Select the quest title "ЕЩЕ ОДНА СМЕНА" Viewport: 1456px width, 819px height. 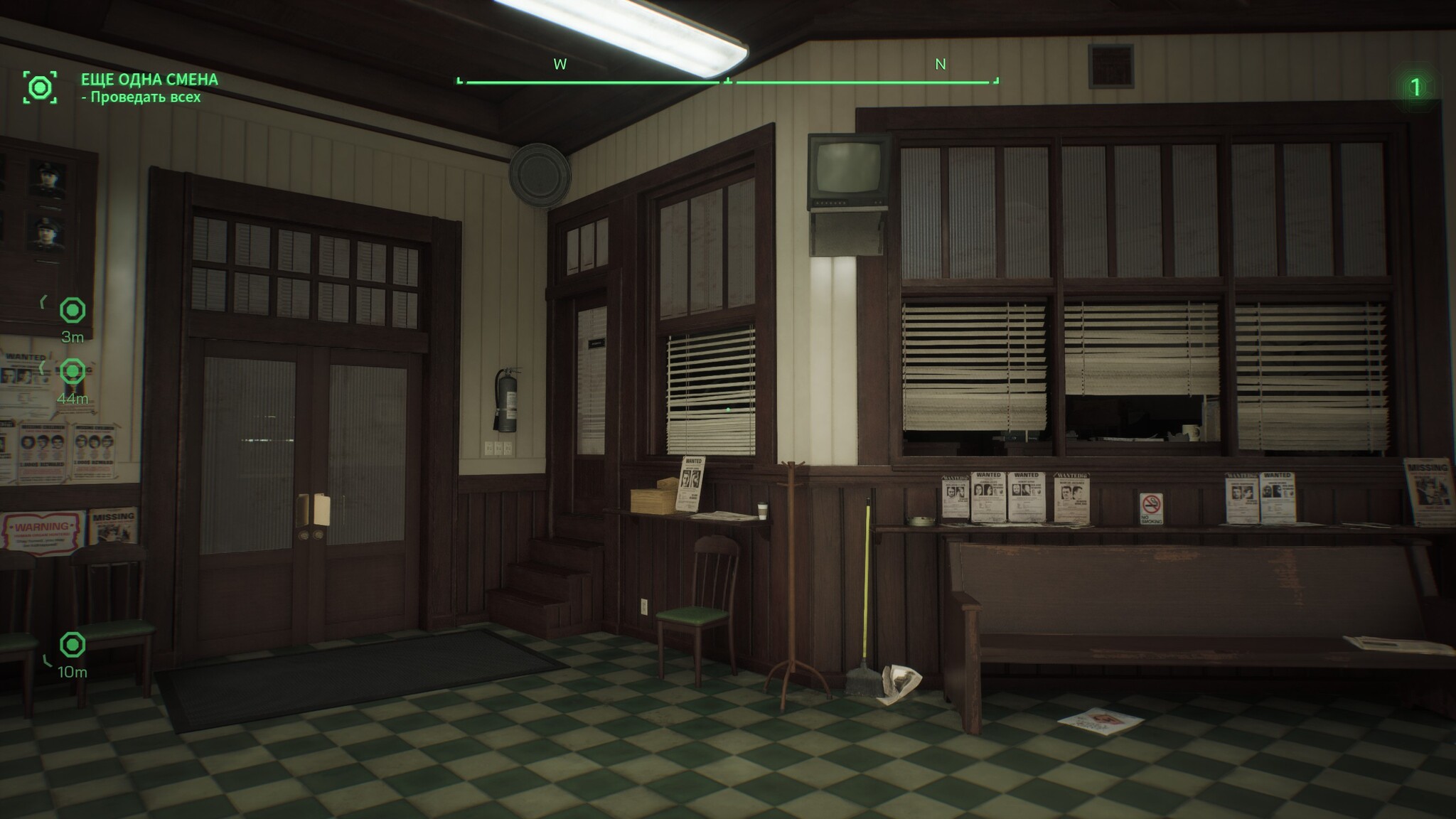pyautogui.click(x=149, y=80)
